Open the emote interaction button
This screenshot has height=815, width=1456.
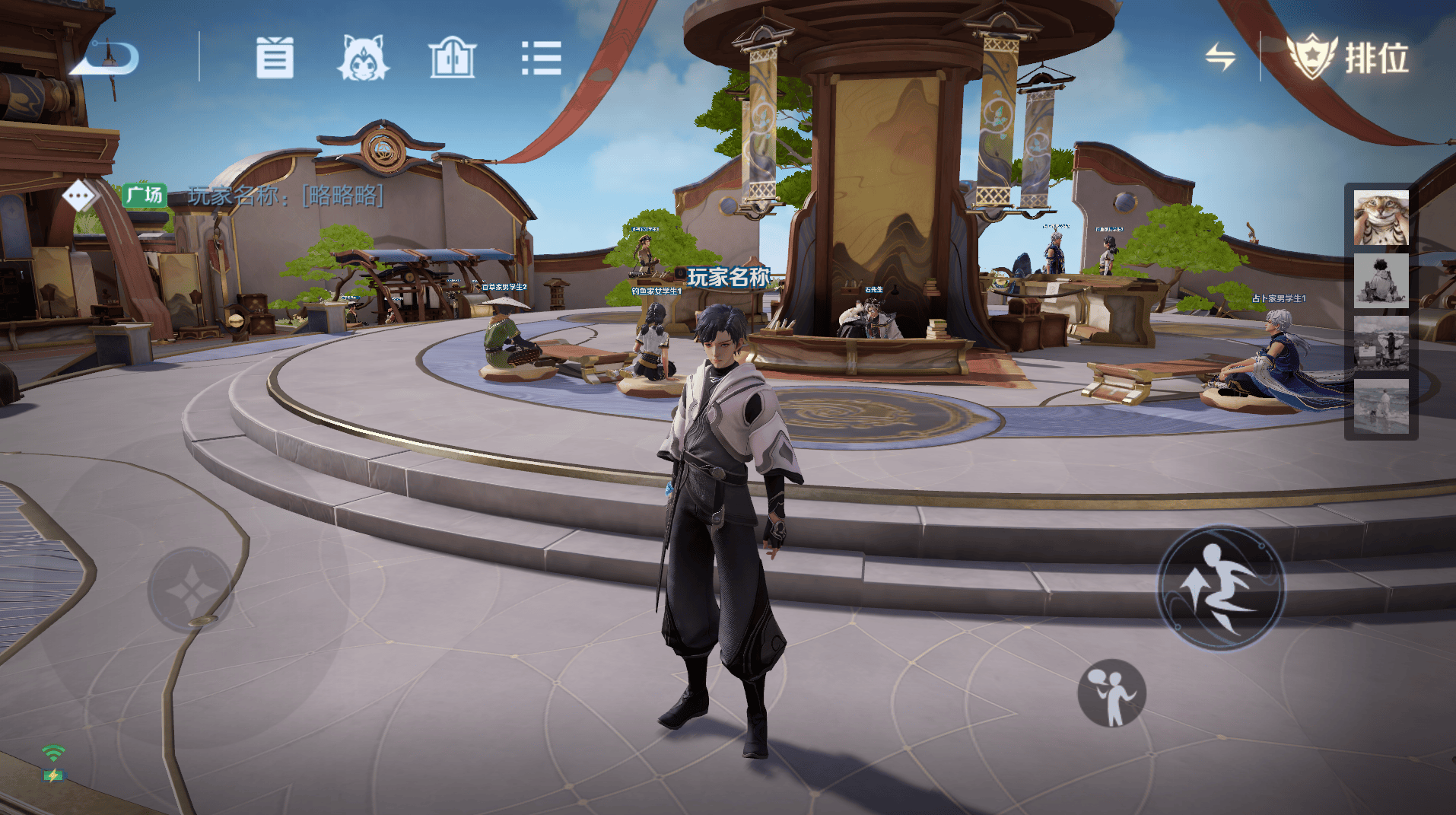pos(1111,692)
